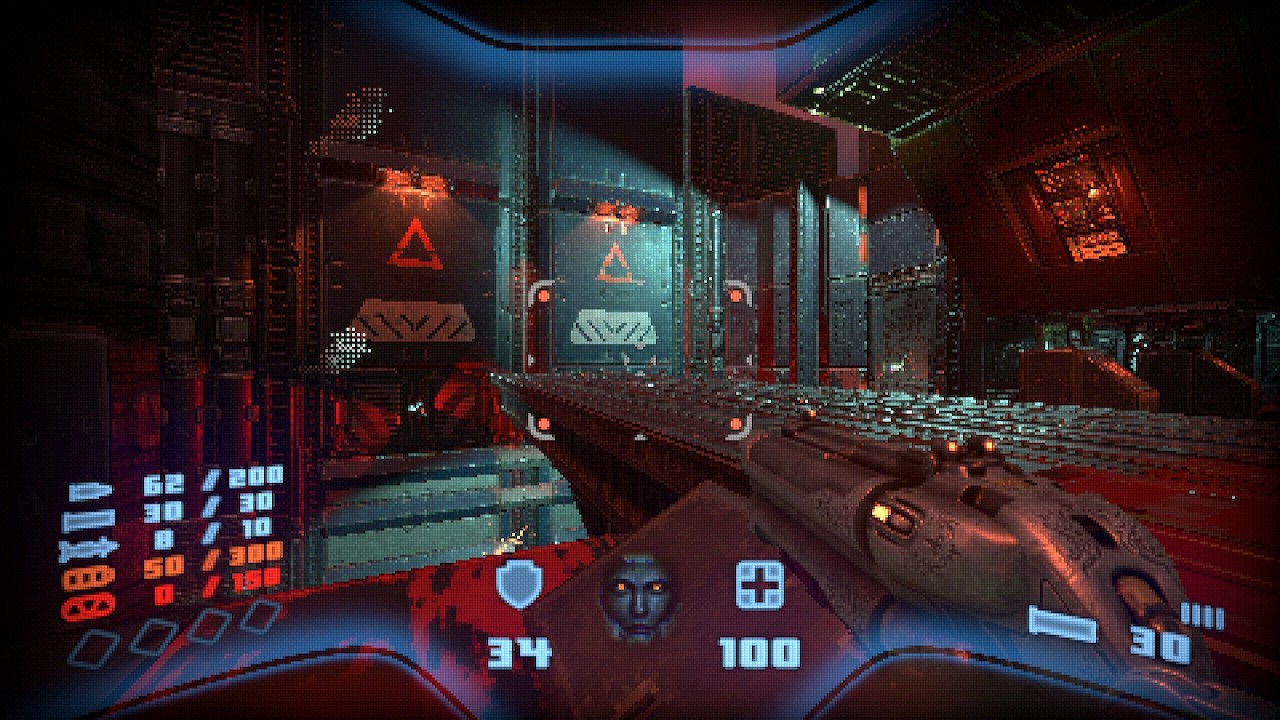Choose the orange energy cell ammo icon
The height and width of the screenshot is (720, 1280).
coord(79,576)
